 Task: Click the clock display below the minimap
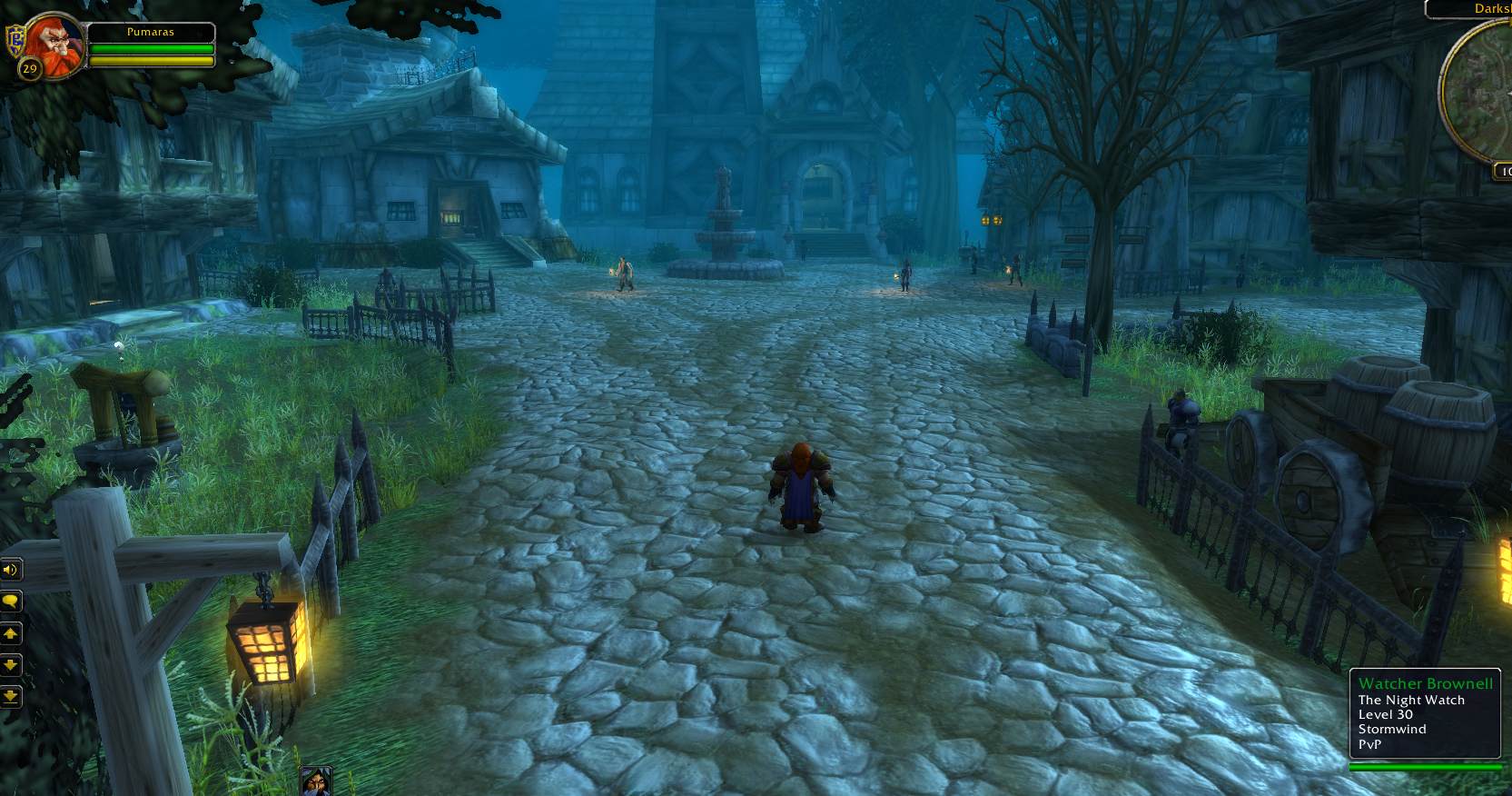point(1507,171)
